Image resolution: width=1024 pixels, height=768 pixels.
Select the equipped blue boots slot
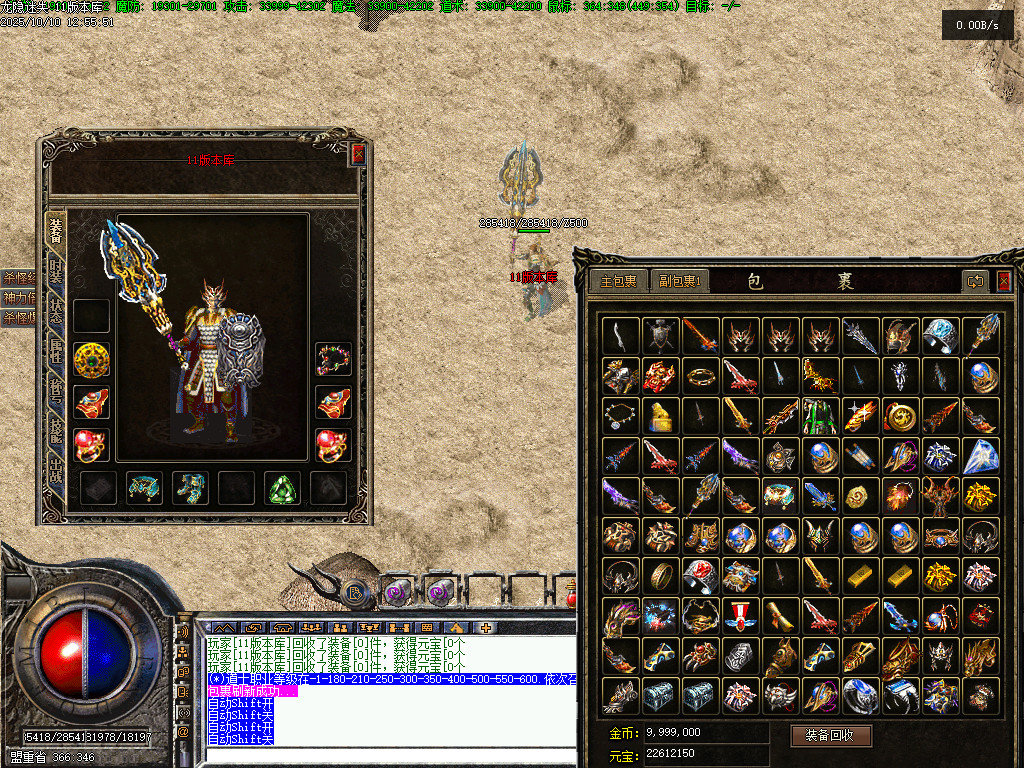tap(190, 488)
